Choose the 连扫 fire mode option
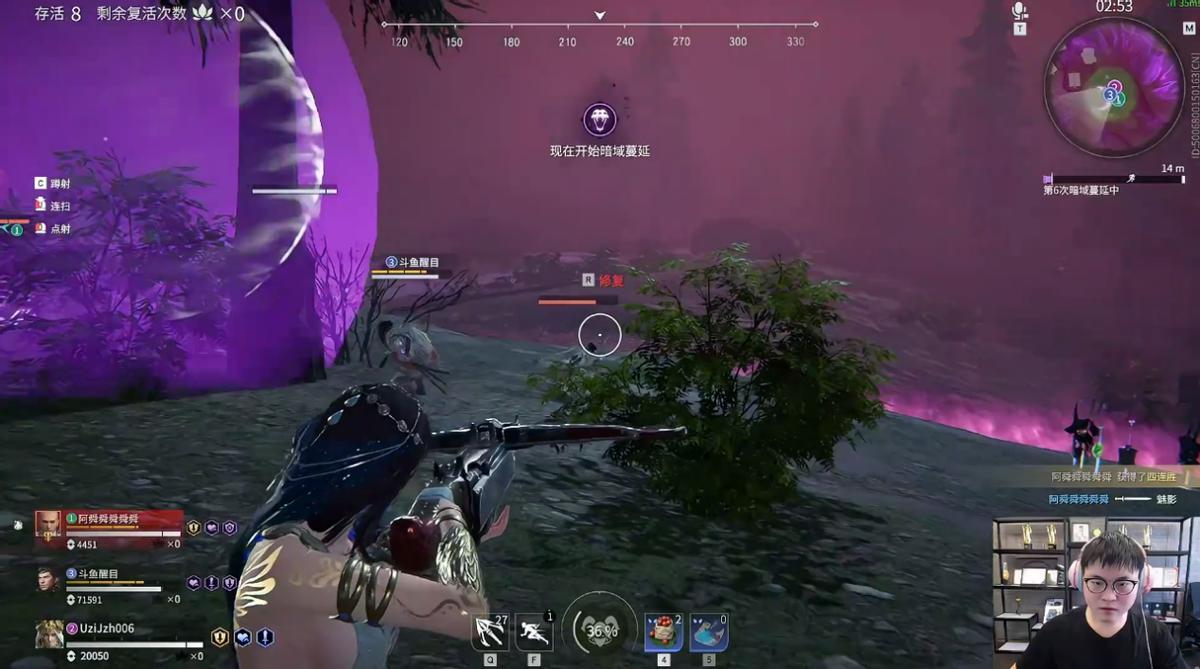Image resolution: width=1200 pixels, height=669 pixels. pyautogui.click(x=60, y=206)
